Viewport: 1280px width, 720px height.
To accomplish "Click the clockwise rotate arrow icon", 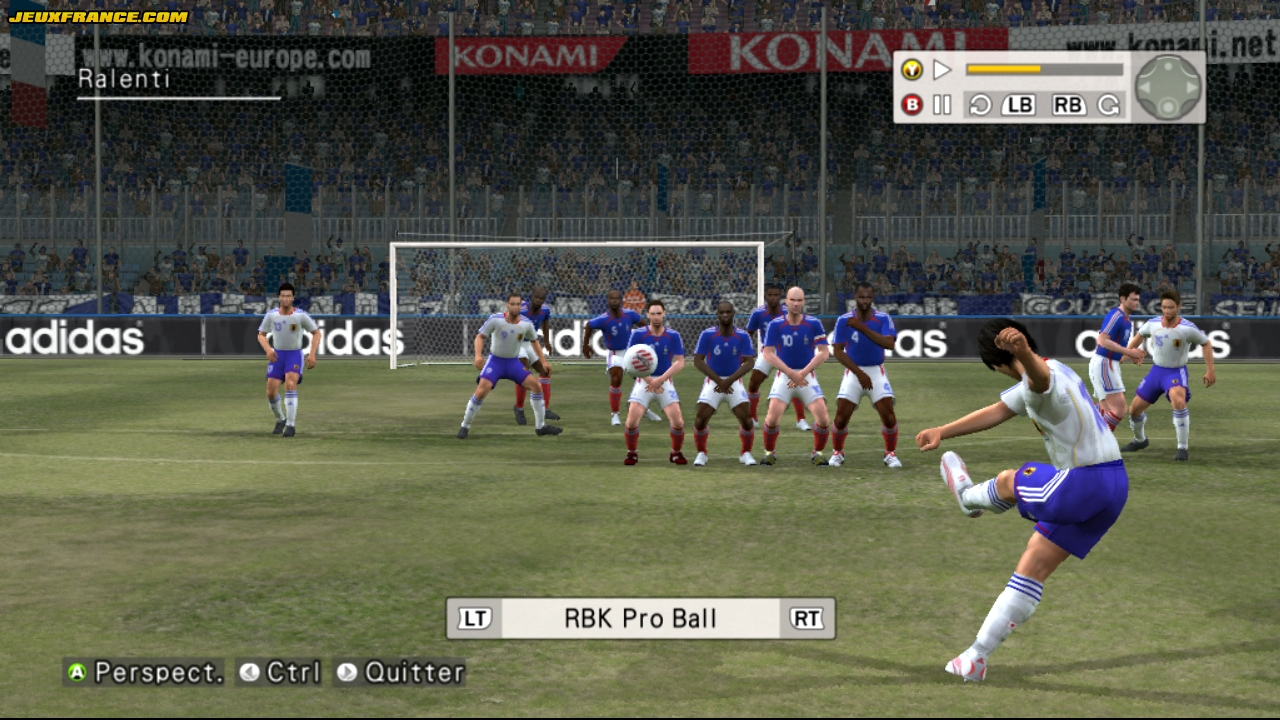I will (x=1108, y=105).
